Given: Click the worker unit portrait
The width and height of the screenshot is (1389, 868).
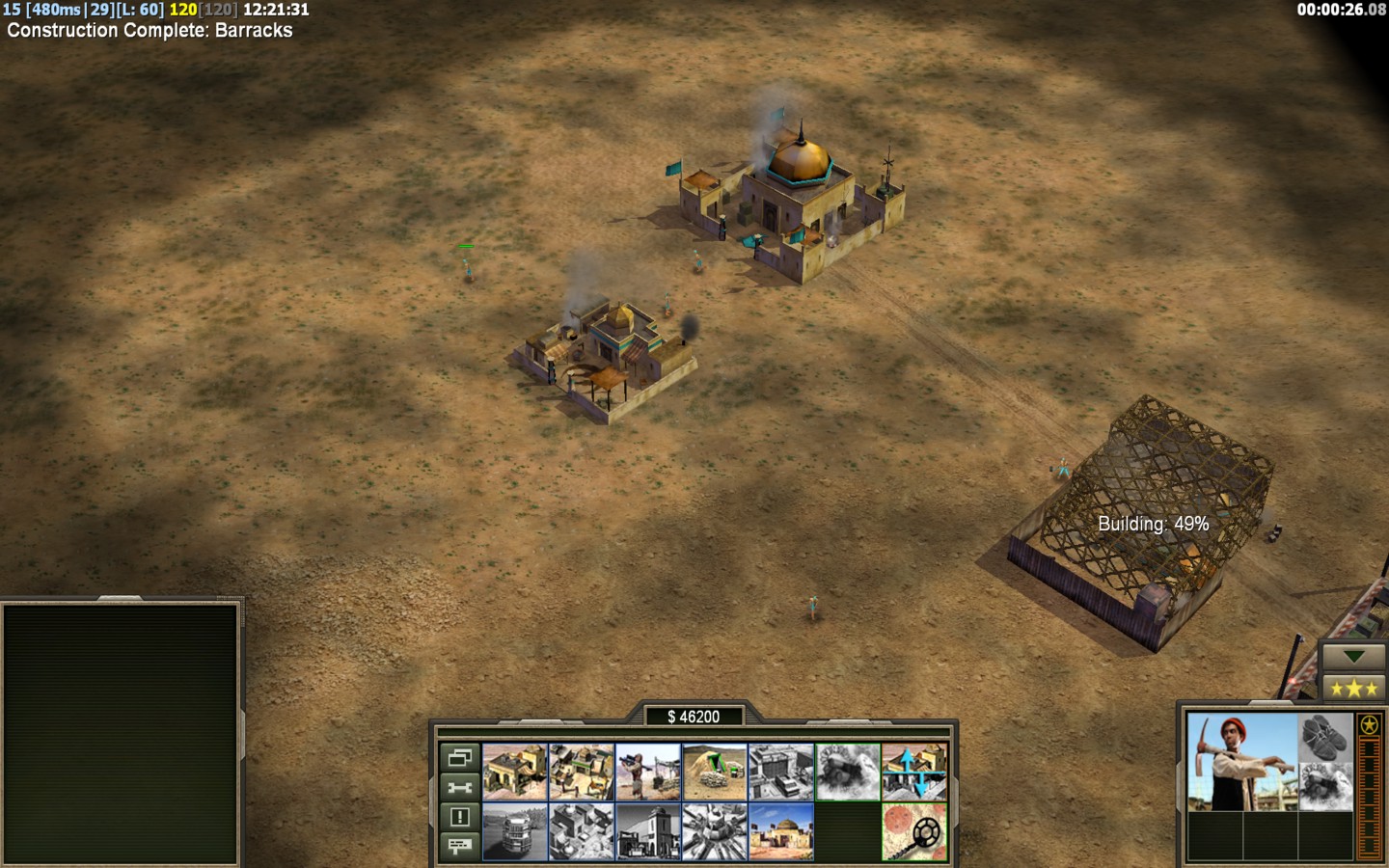Looking at the screenshot, I should (x=1242, y=762).
